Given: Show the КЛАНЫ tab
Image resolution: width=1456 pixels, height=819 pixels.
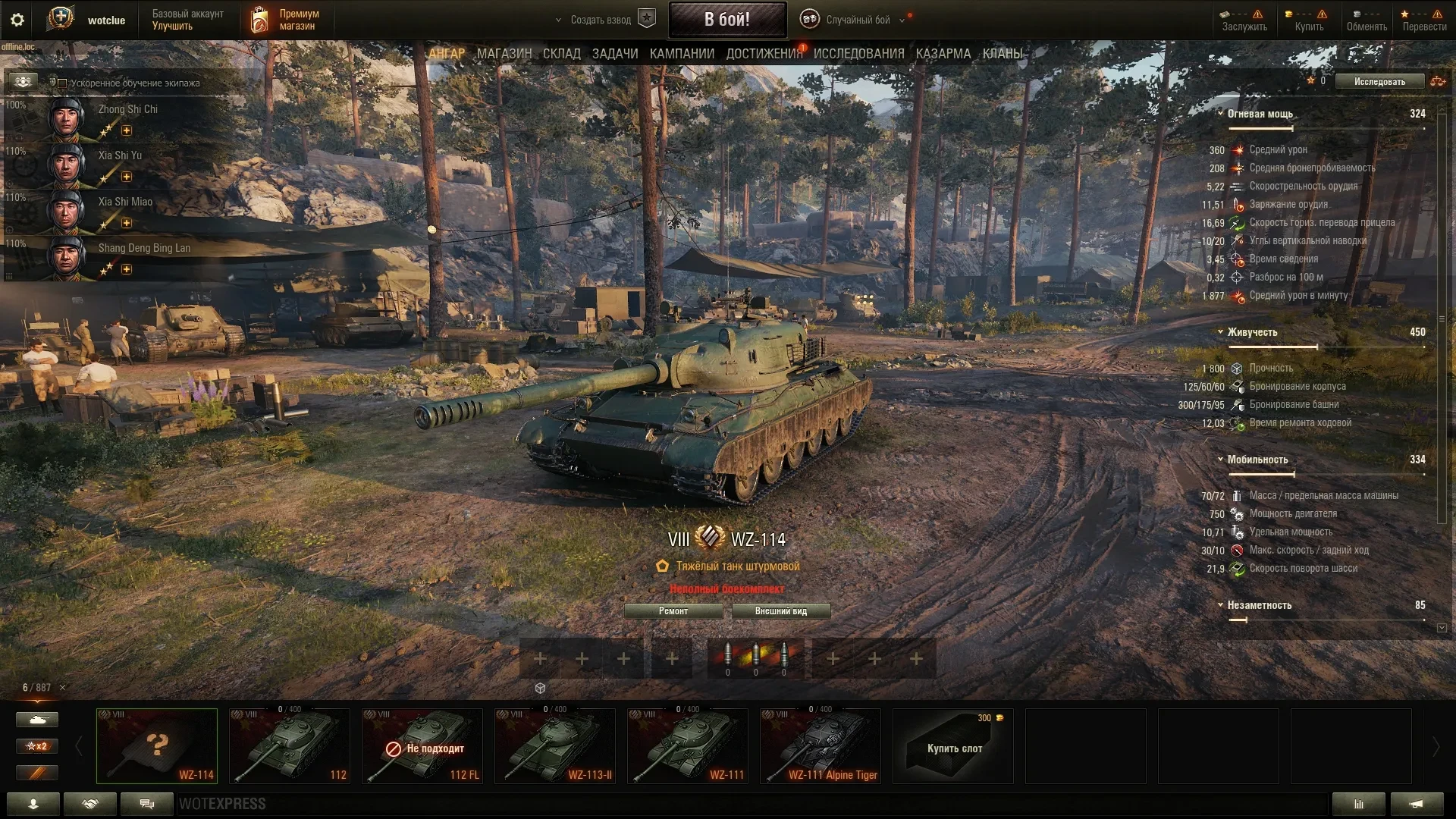Looking at the screenshot, I should [x=1002, y=54].
